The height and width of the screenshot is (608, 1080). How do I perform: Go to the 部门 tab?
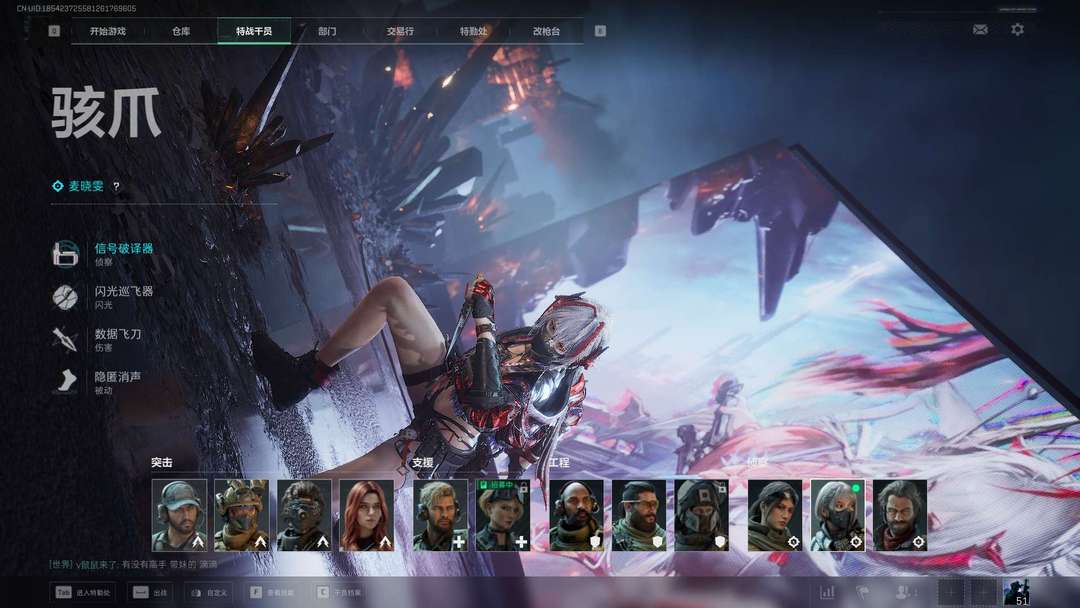click(x=327, y=31)
